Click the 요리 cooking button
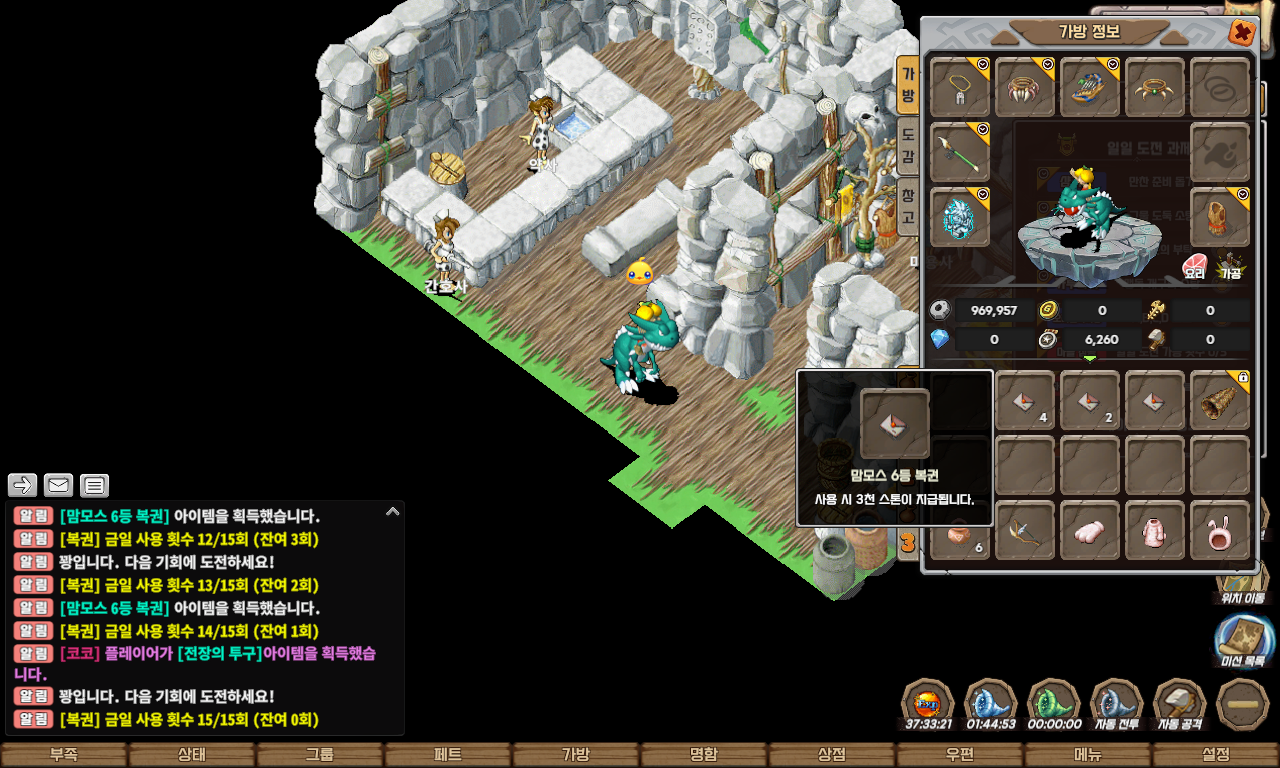 (1195, 266)
